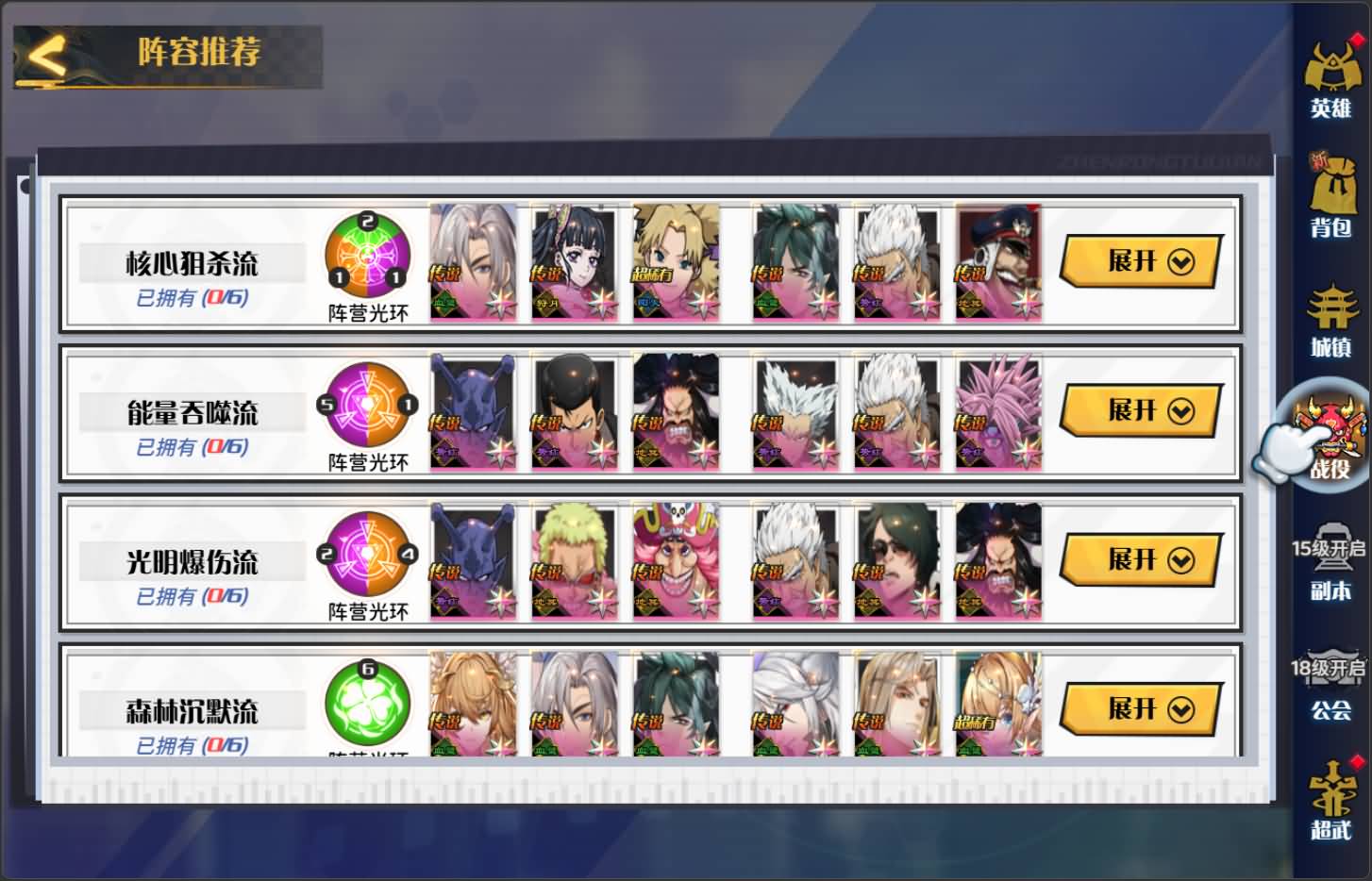Click 已拥有 (0/6) link under 核心狙杀流
This screenshot has width=1372, height=881.
tap(191, 295)
